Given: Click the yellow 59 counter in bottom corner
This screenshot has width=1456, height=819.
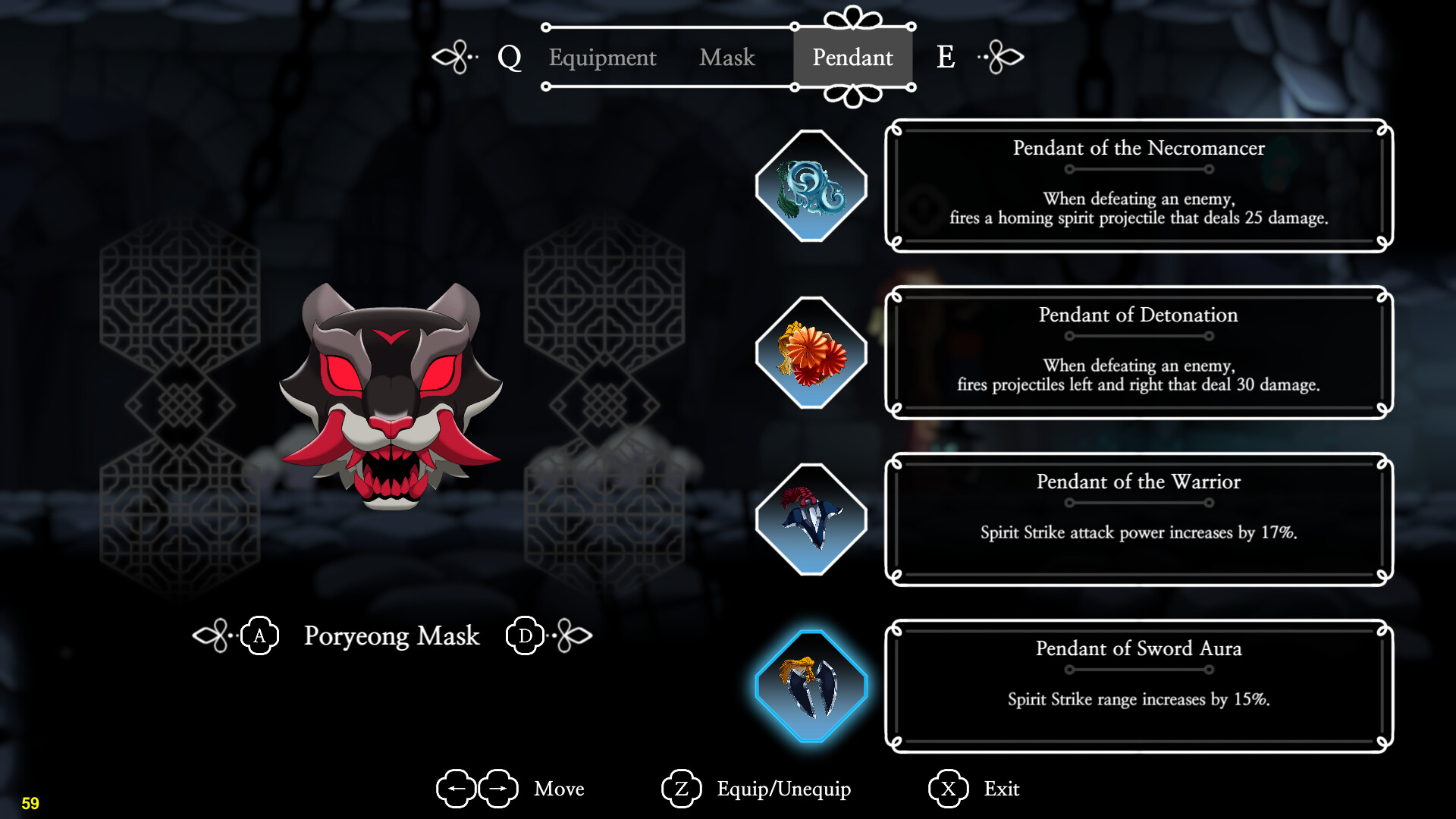Looking at the screenshot, I should pos(32,802).
